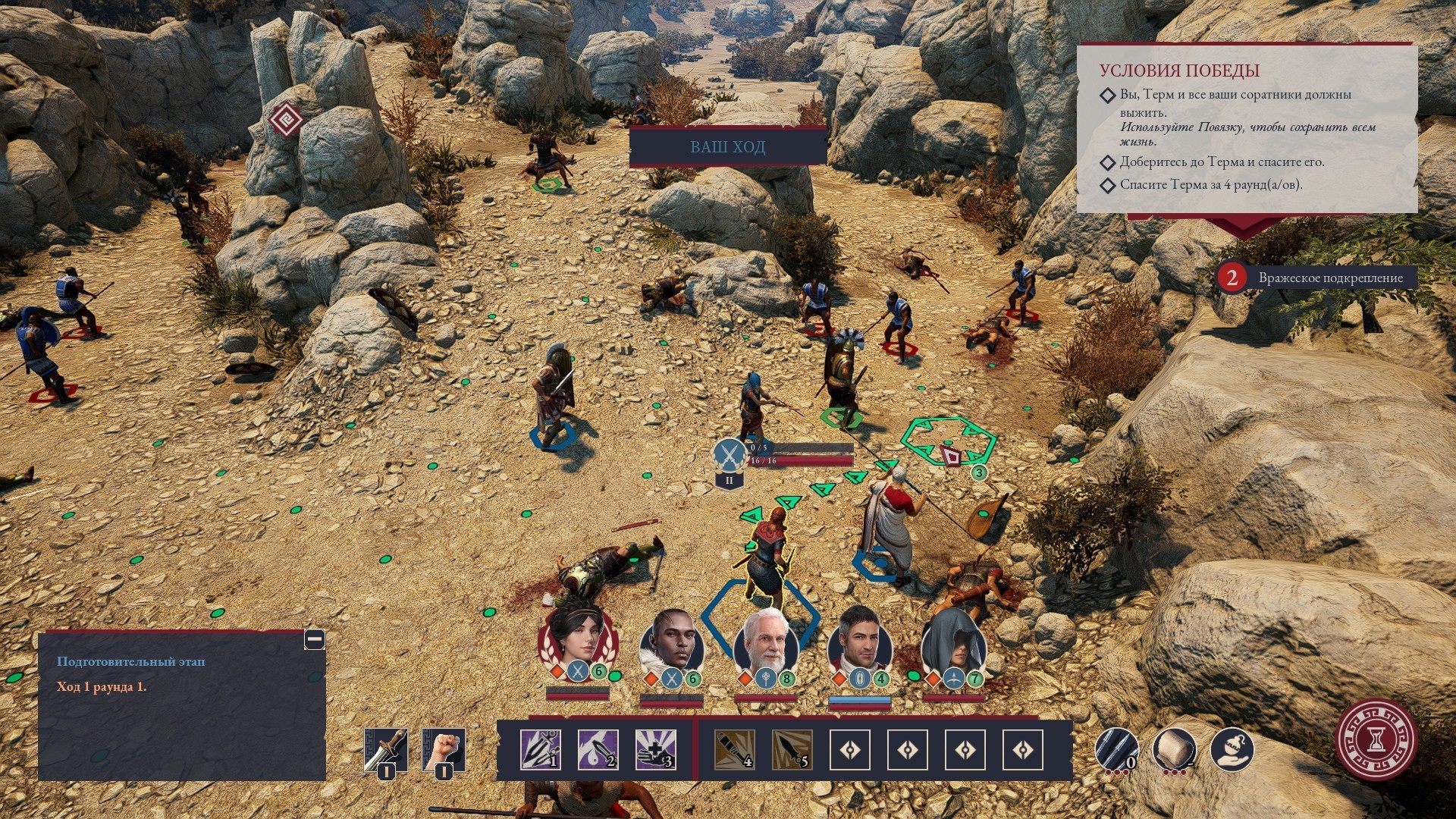Use the purple blade ability numbered 2
This screenshot has height=819, width=1456.
pyautogui.click(x=598, y=750)
